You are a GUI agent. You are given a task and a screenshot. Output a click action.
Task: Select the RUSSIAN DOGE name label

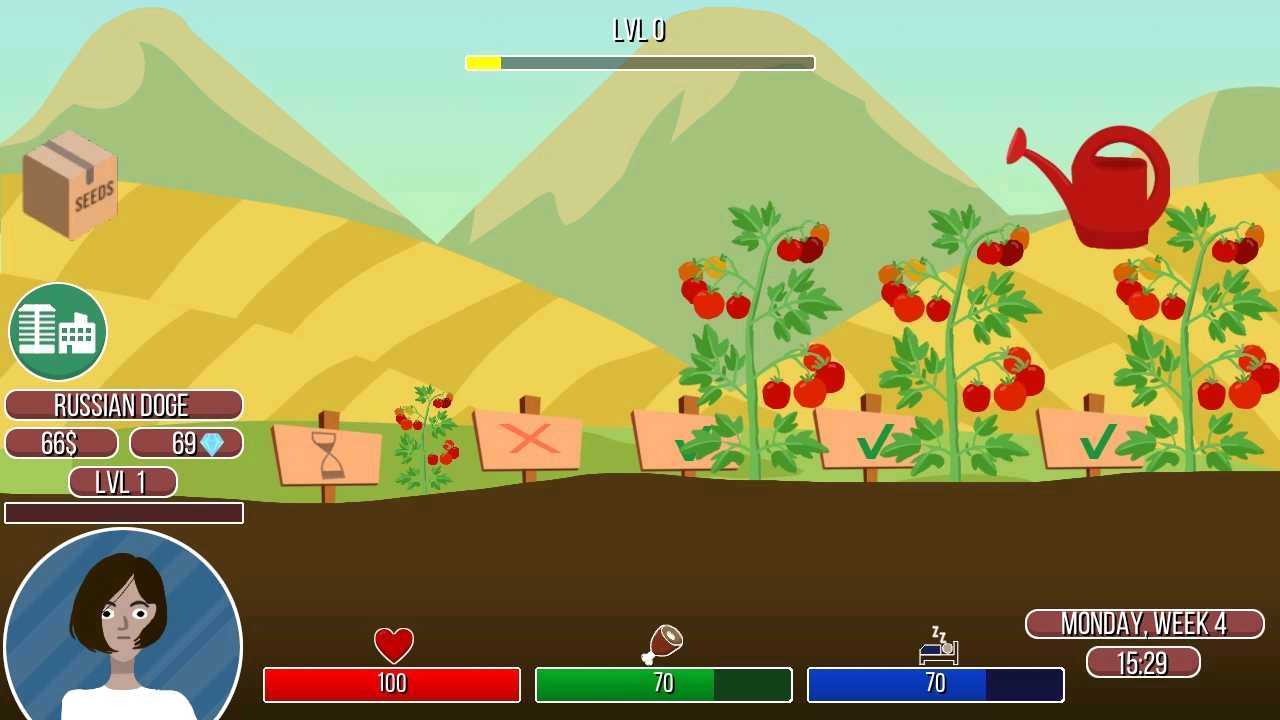(123, 406)
